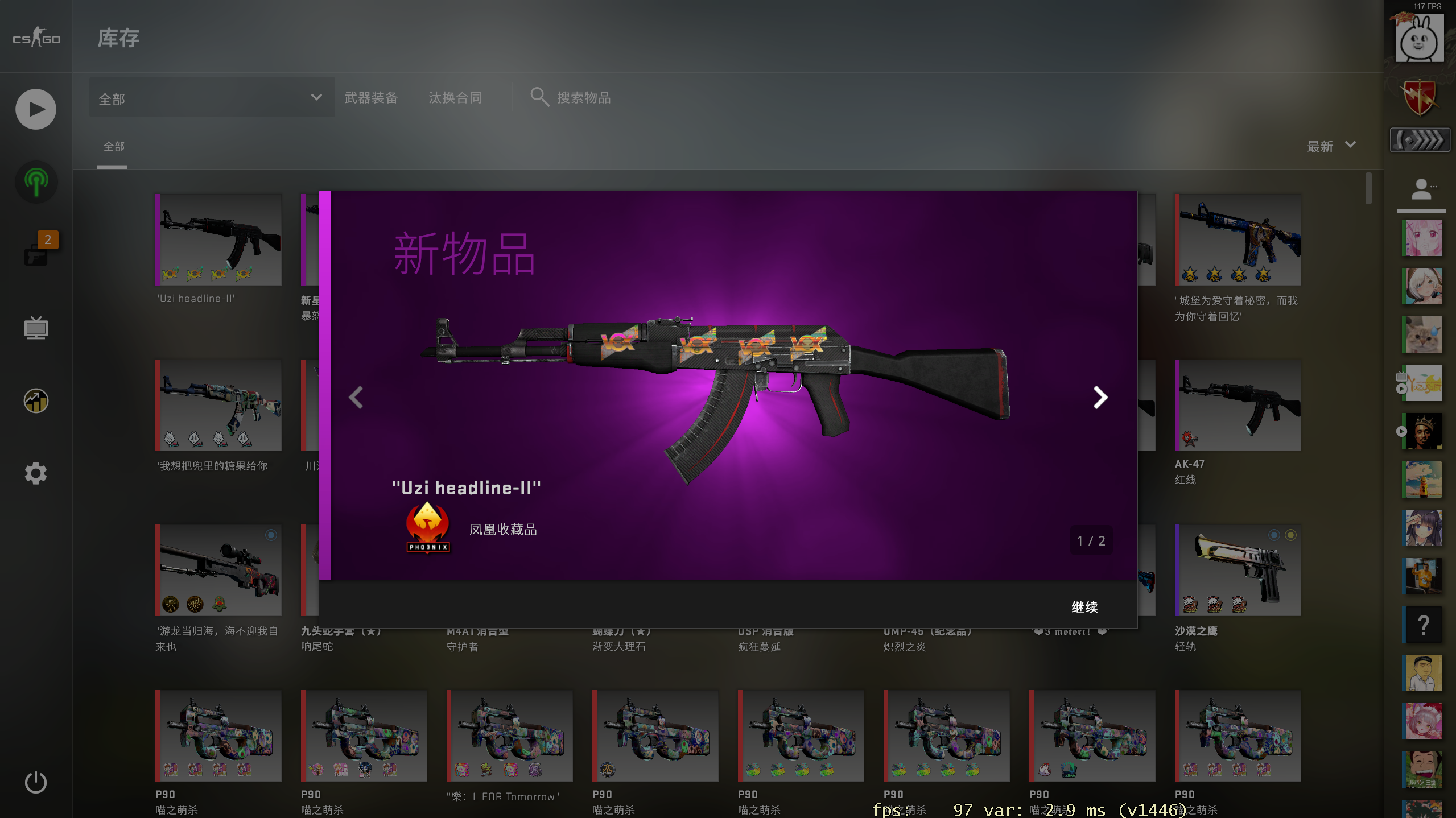Viewport: 1456px width, 818px height.
Task: Click the CS:GO logo in the top left
Action: point(35,38)
